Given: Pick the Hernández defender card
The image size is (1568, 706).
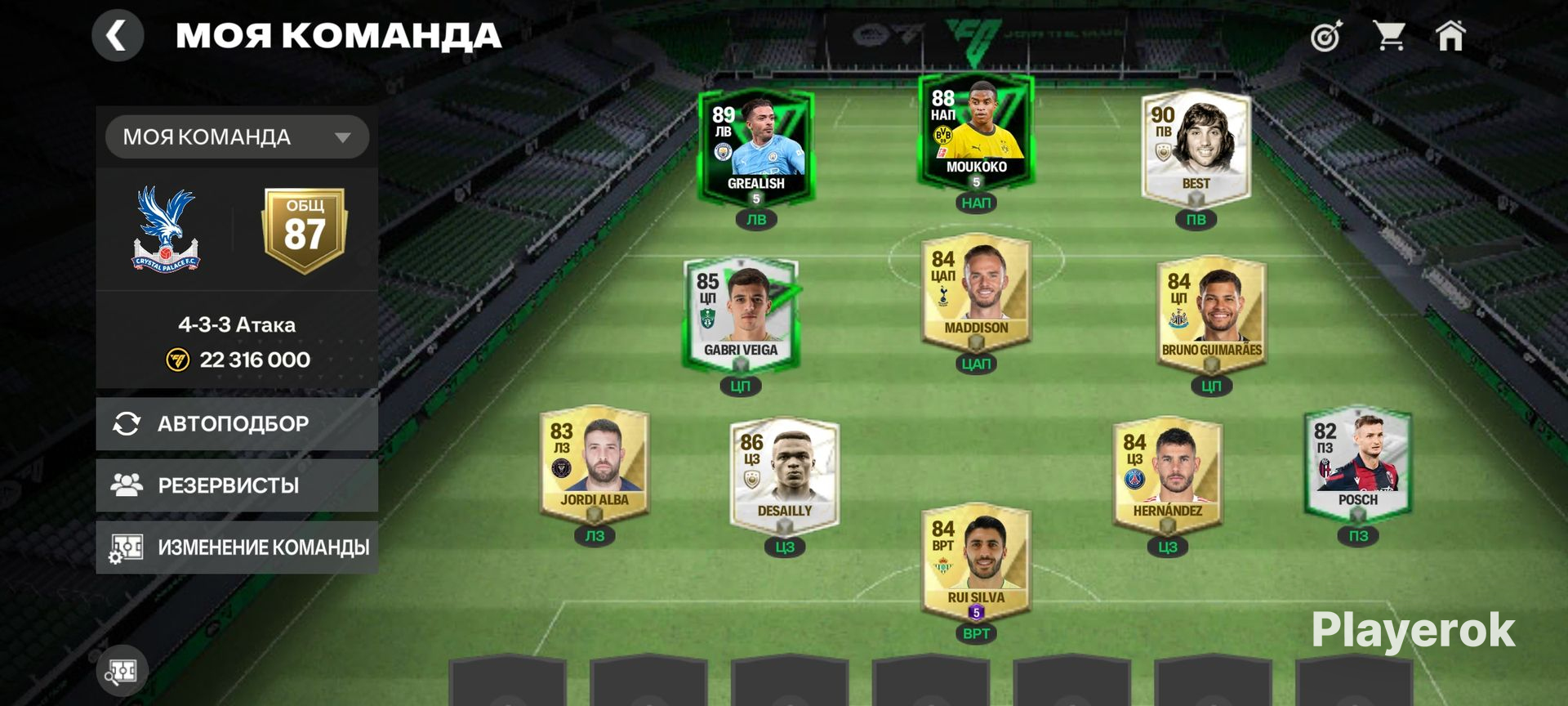Looking at the screenshot, I should coord(1167,476).
